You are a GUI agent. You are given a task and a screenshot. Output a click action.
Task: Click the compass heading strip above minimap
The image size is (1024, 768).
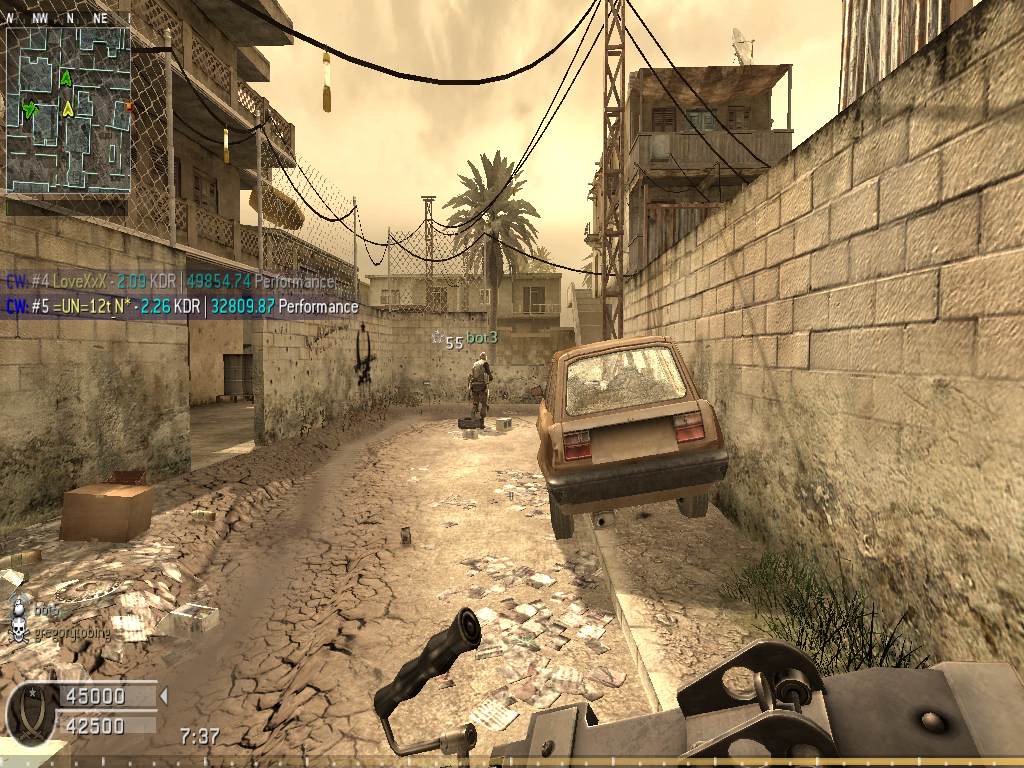coord(68,18)
